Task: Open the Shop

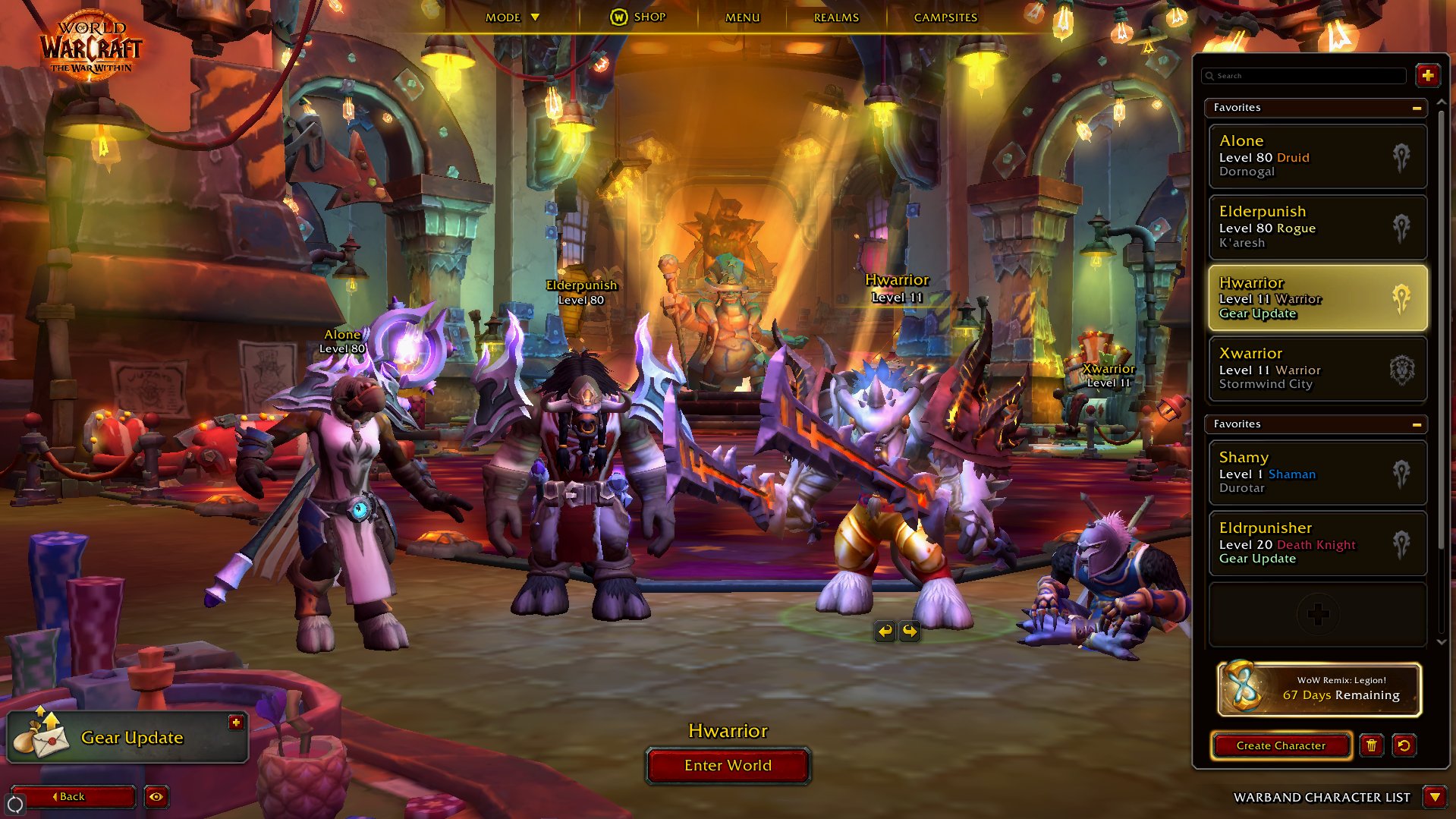Action: (x=638, y=17)
